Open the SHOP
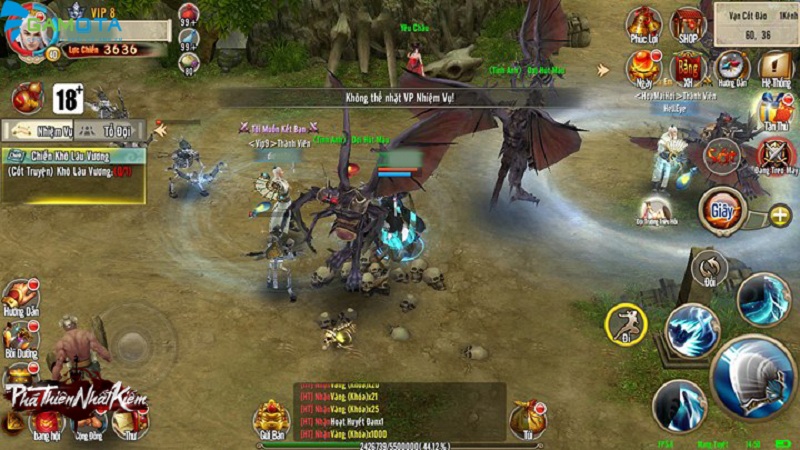Screen dimensions: 800x450 [688, 24]
